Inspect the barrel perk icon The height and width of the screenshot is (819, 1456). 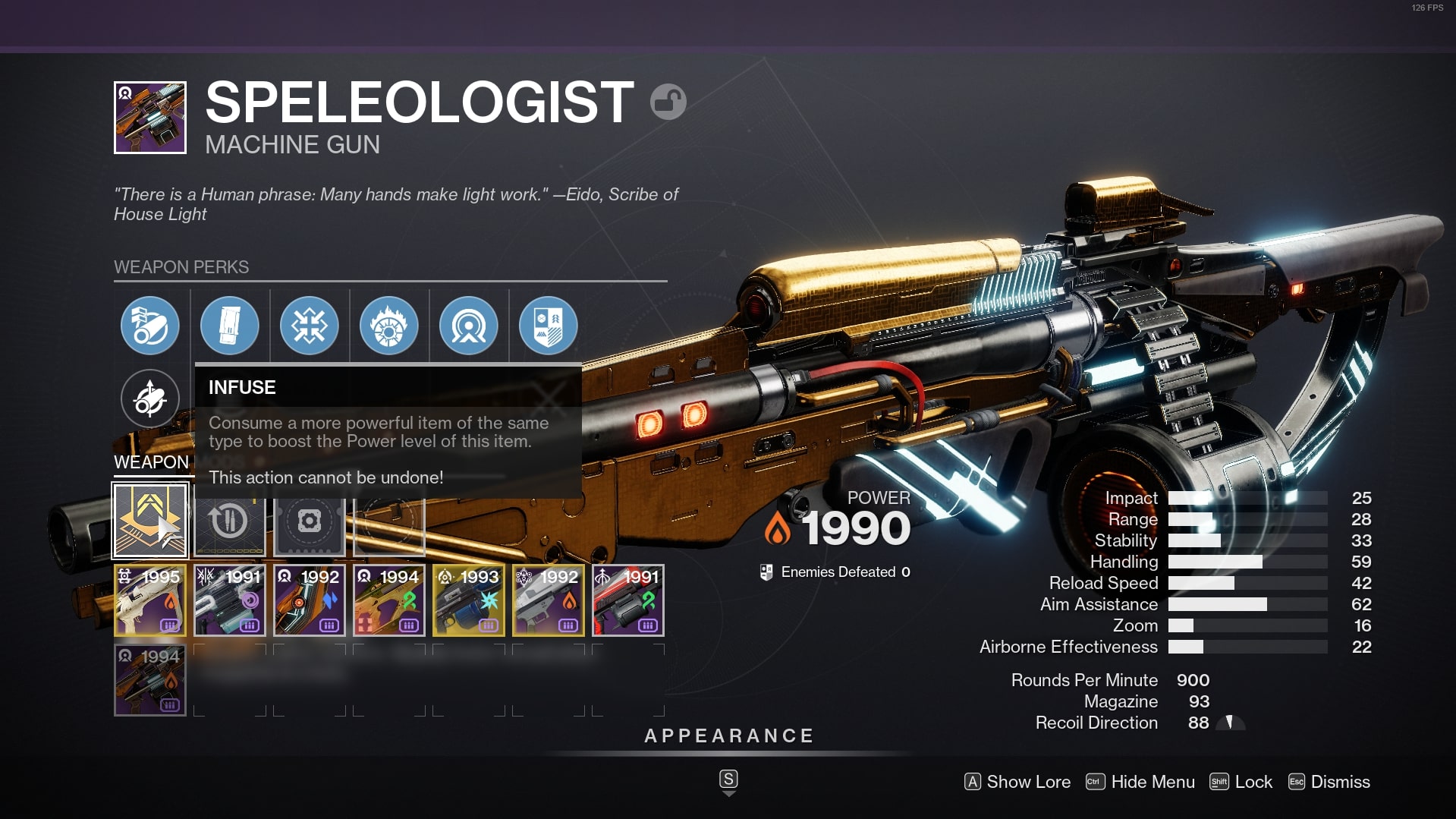(150, 326)
